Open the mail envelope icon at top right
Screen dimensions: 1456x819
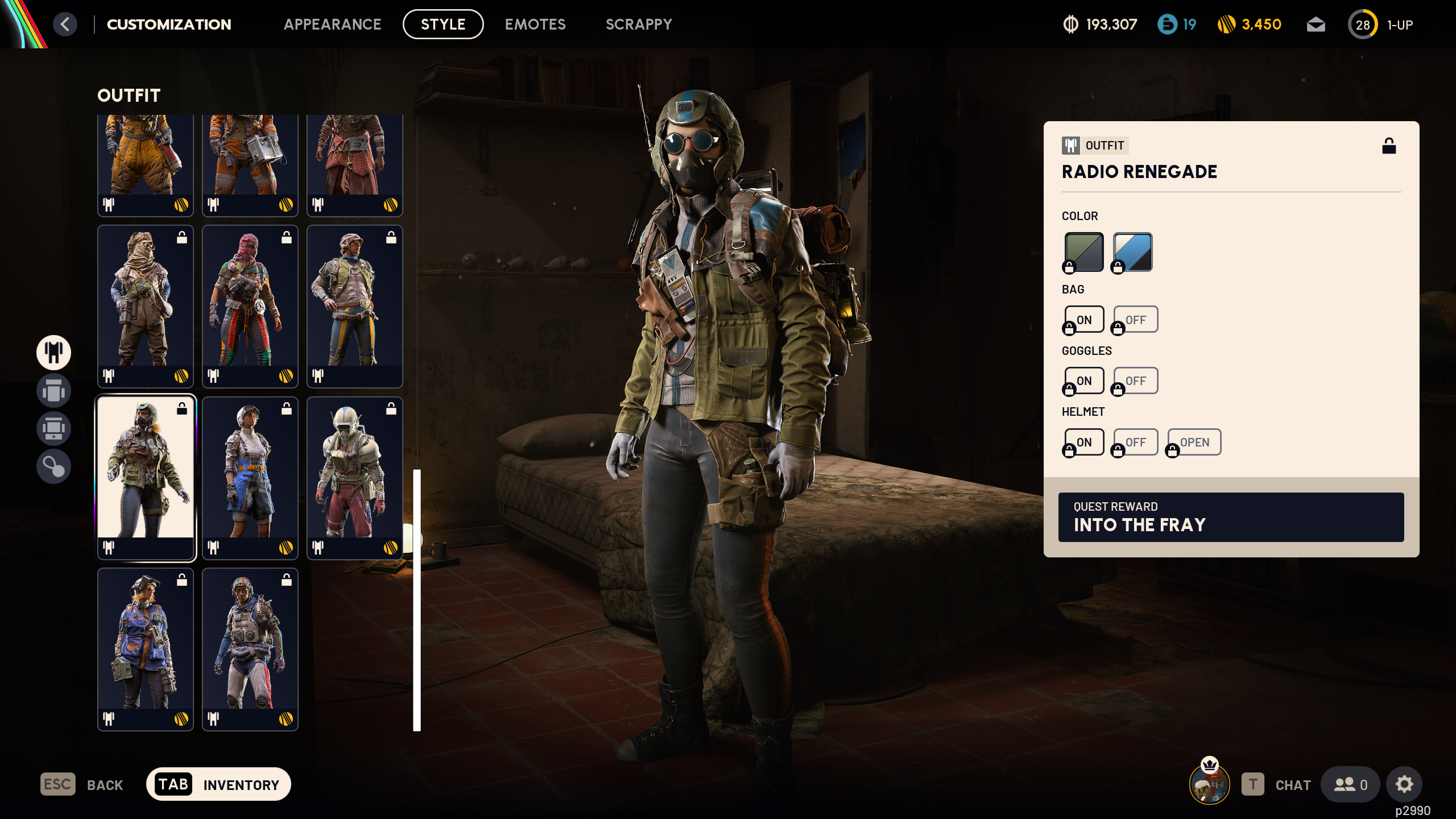[x=1316, y=24]
